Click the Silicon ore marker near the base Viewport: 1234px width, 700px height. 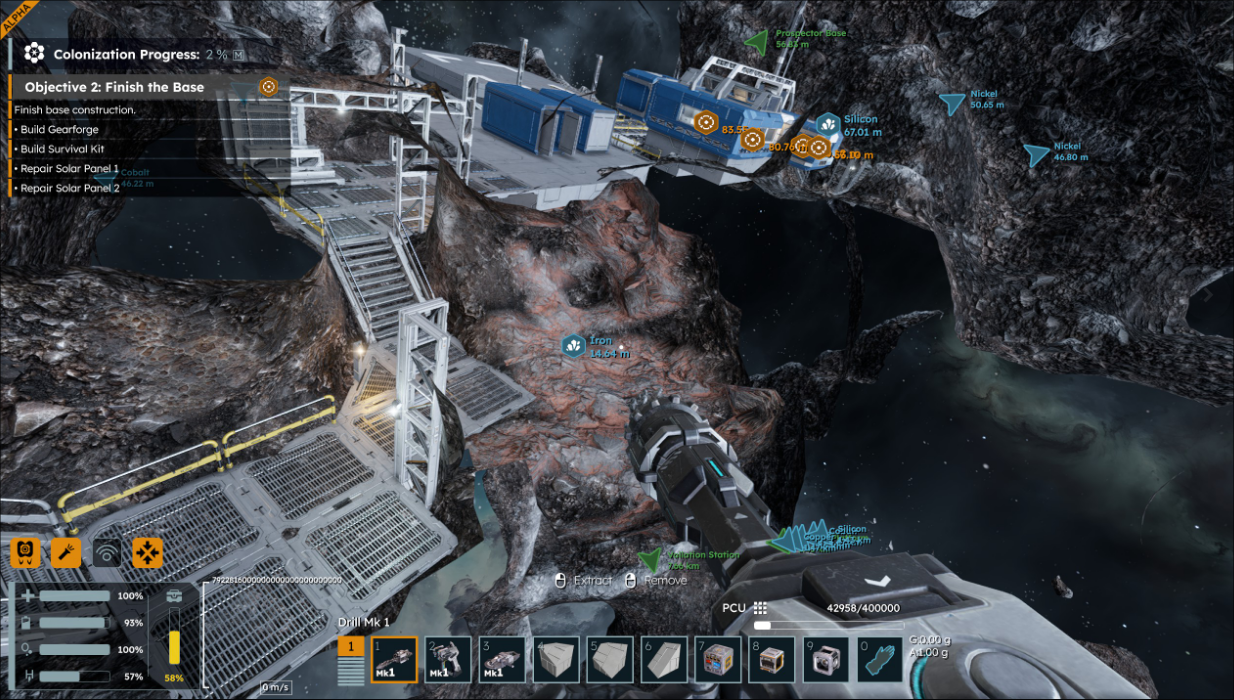828,124
